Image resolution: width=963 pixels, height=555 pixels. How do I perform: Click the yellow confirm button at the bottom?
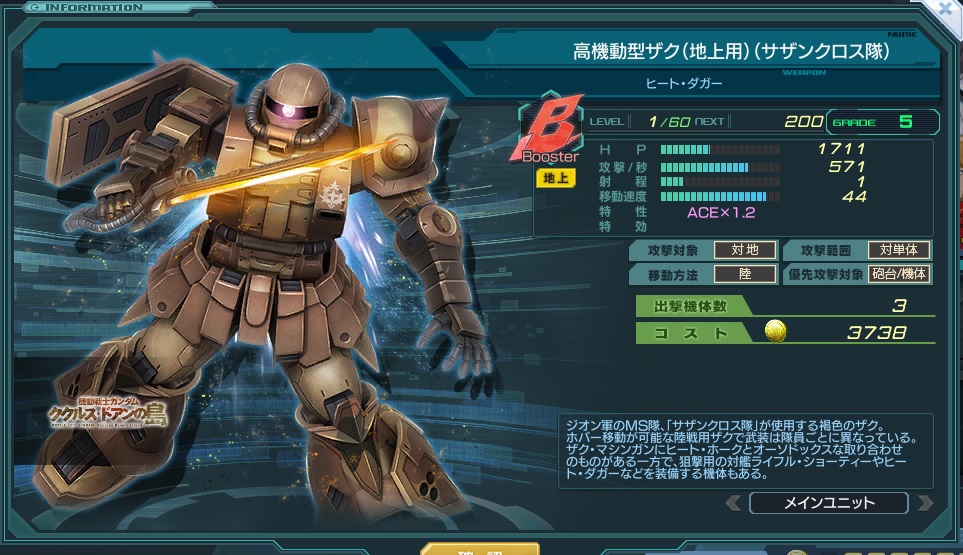[x=479, y=549]
